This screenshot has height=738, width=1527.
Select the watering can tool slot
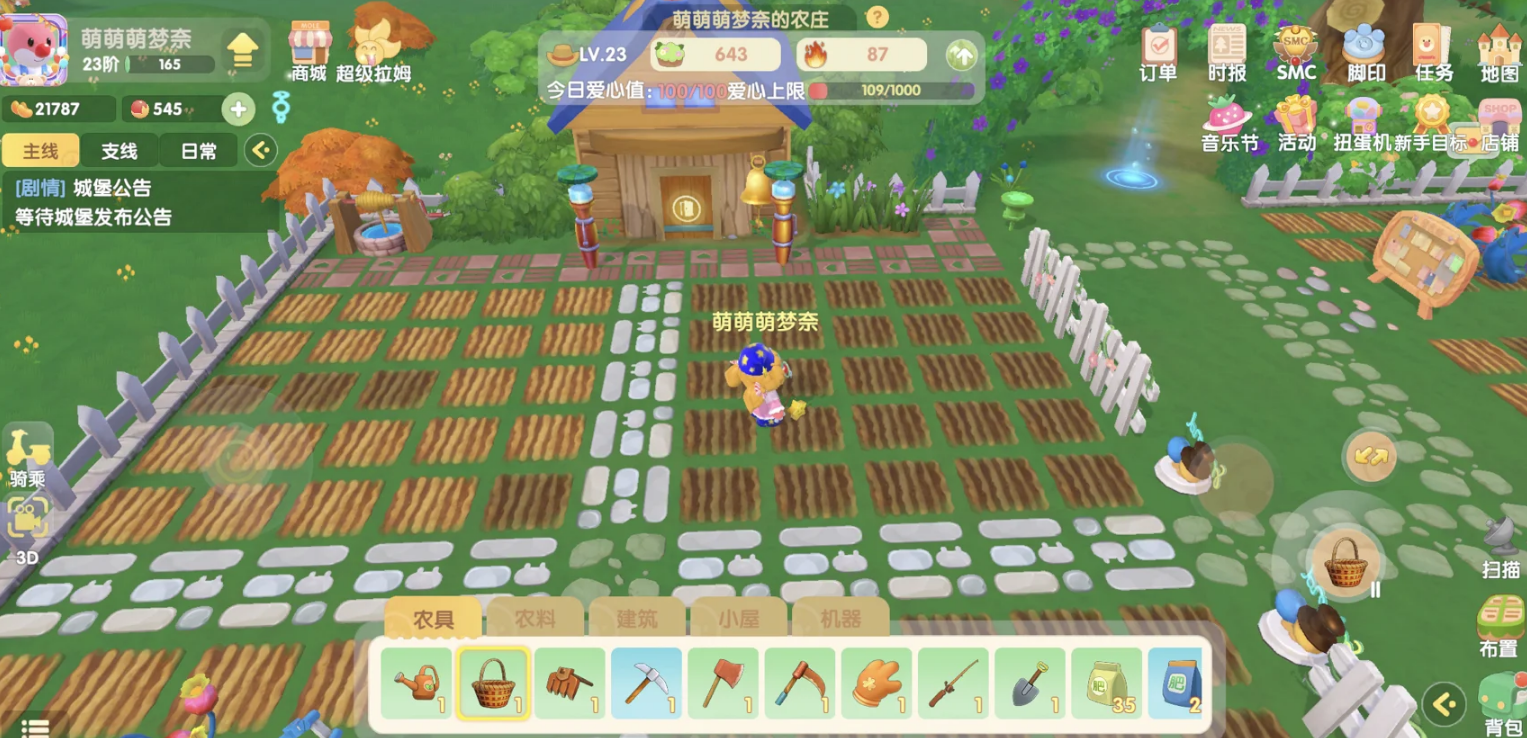point(417,684)
